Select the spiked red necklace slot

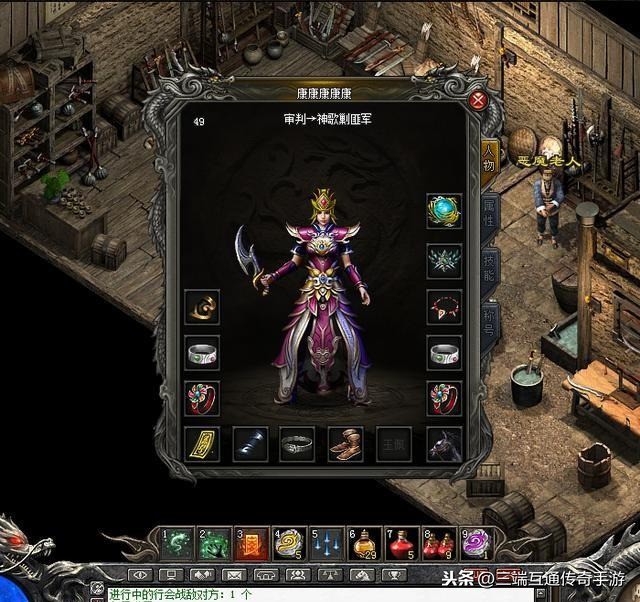(x=444, y=307)
